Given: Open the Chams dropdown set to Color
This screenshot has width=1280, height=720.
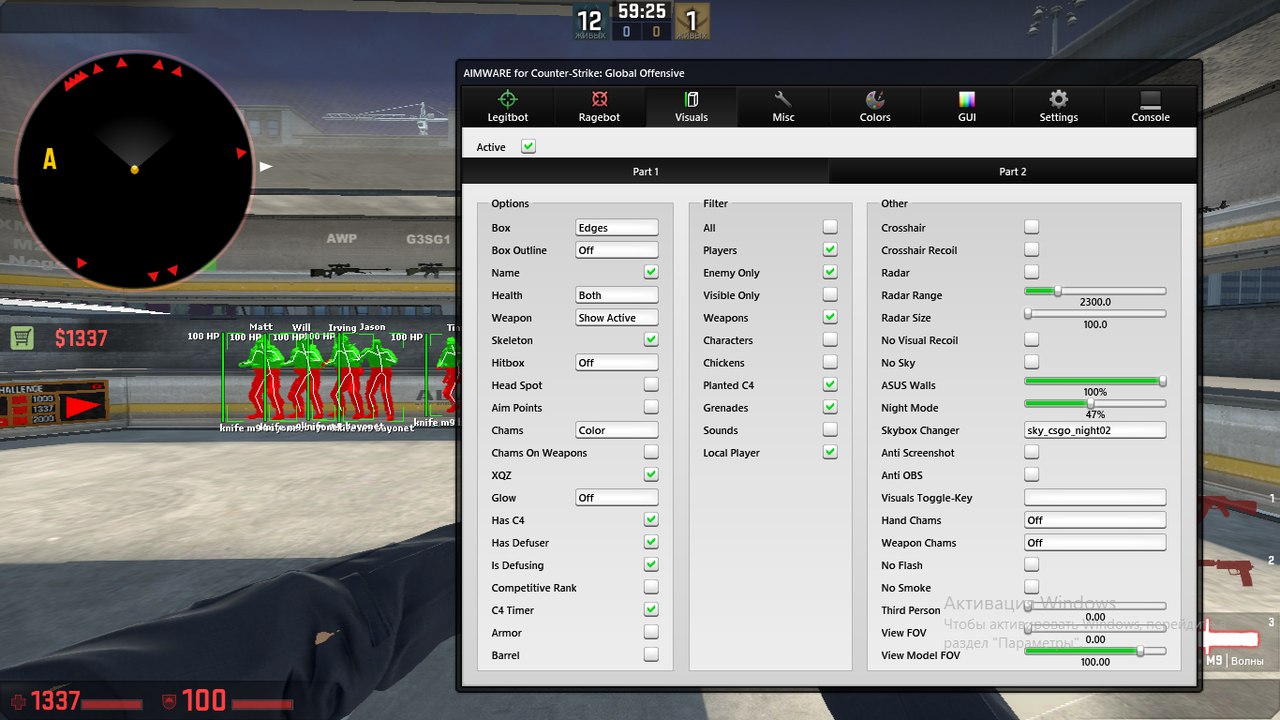Looking at the screenshot, I should point(616,429).
